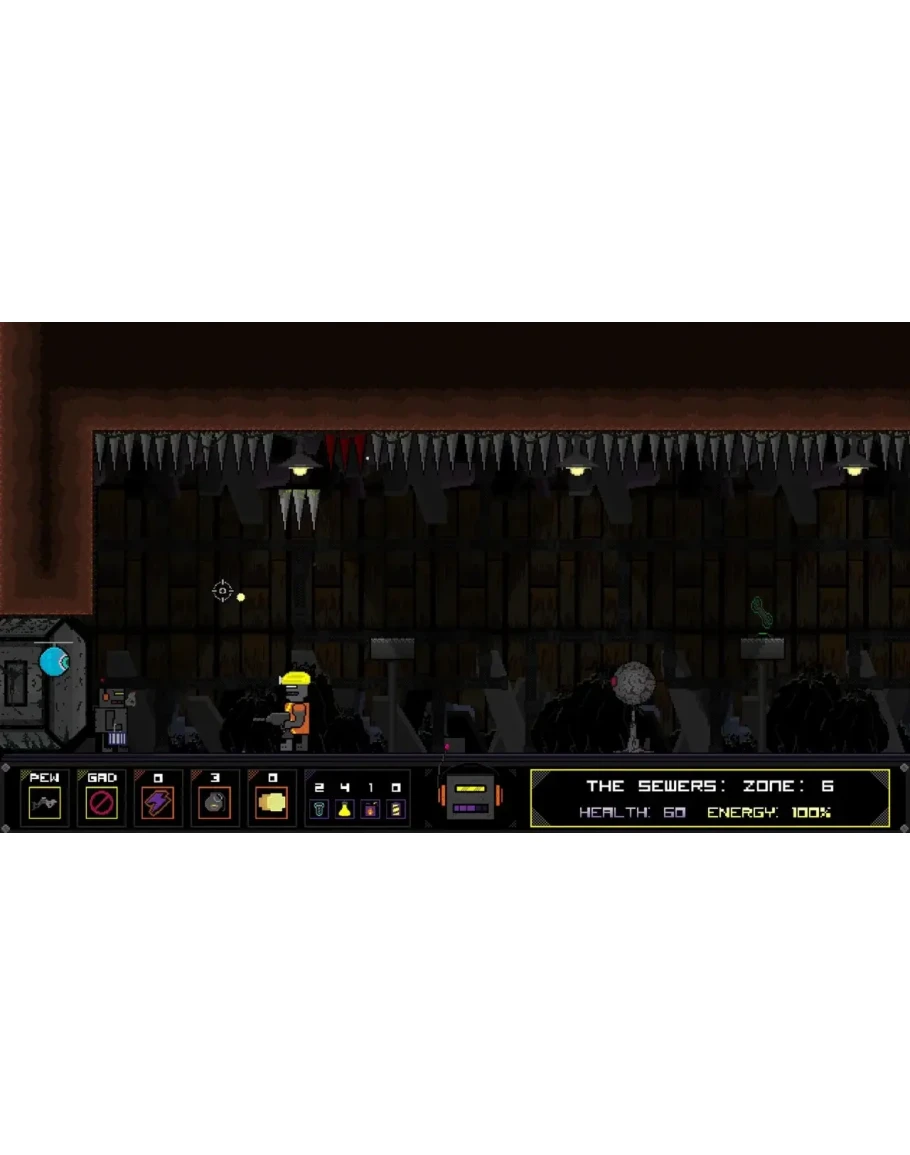Click the blue screw bolt item icon
910x1155 pixels.
[x=319, y=808]
